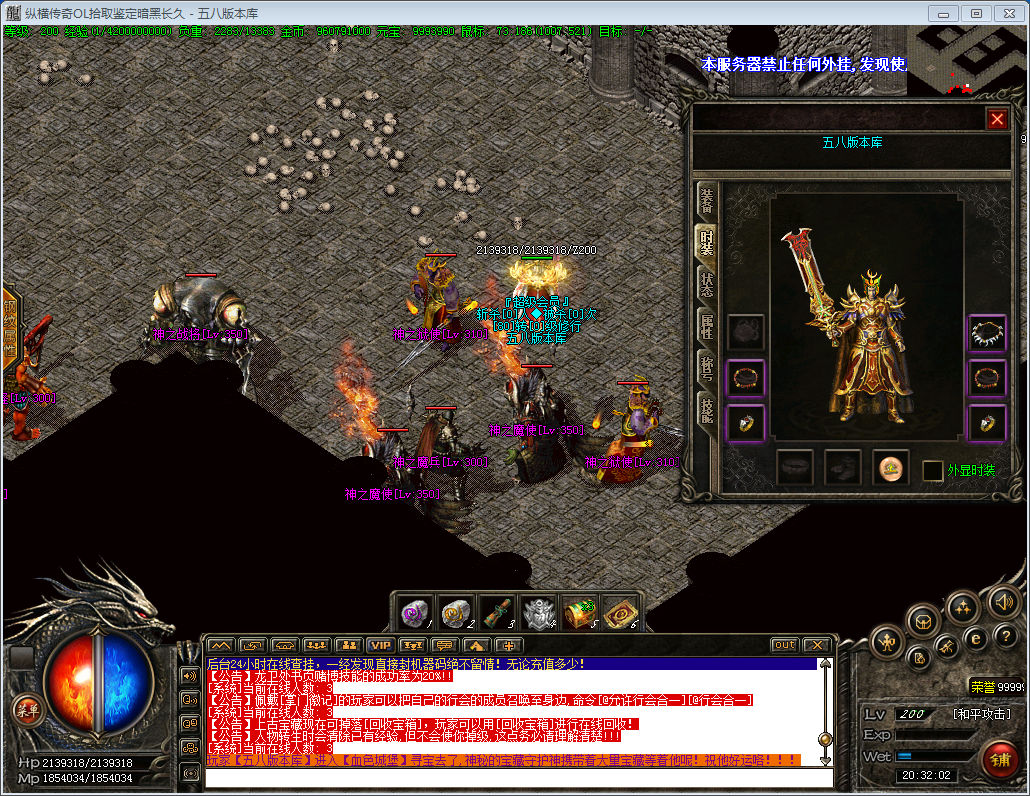Open the question mark help button
The width and height of the screenshot is (1030, 796).
click(1007, 636)
